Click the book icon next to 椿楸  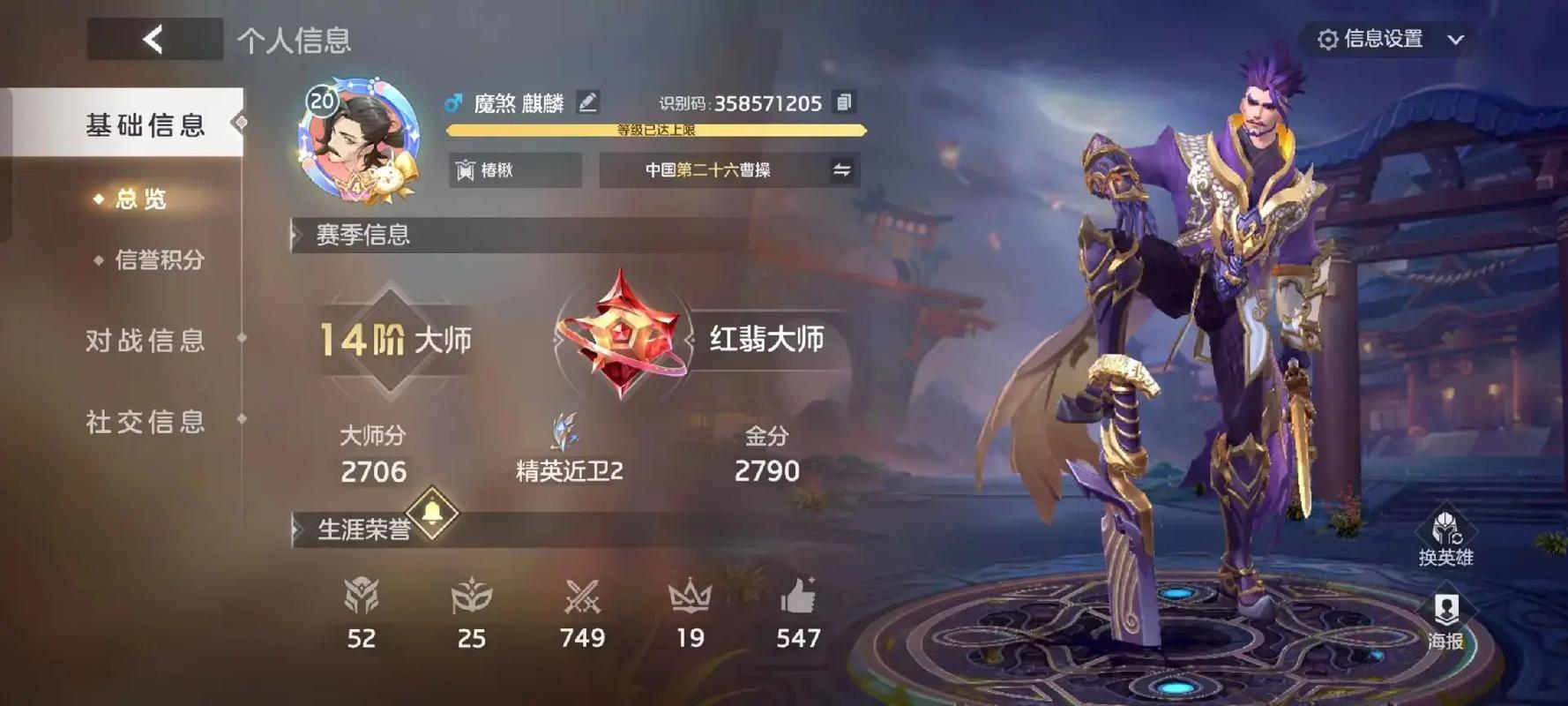click(x=466, y=169)
